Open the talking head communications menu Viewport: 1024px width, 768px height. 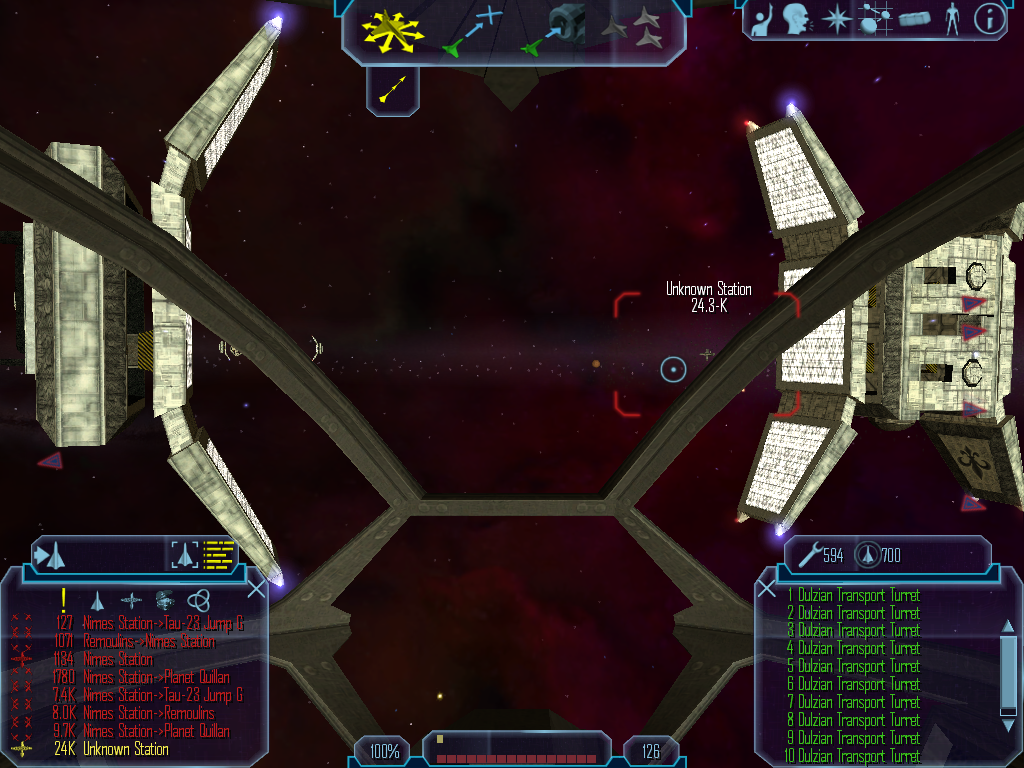tap(796, 19)
